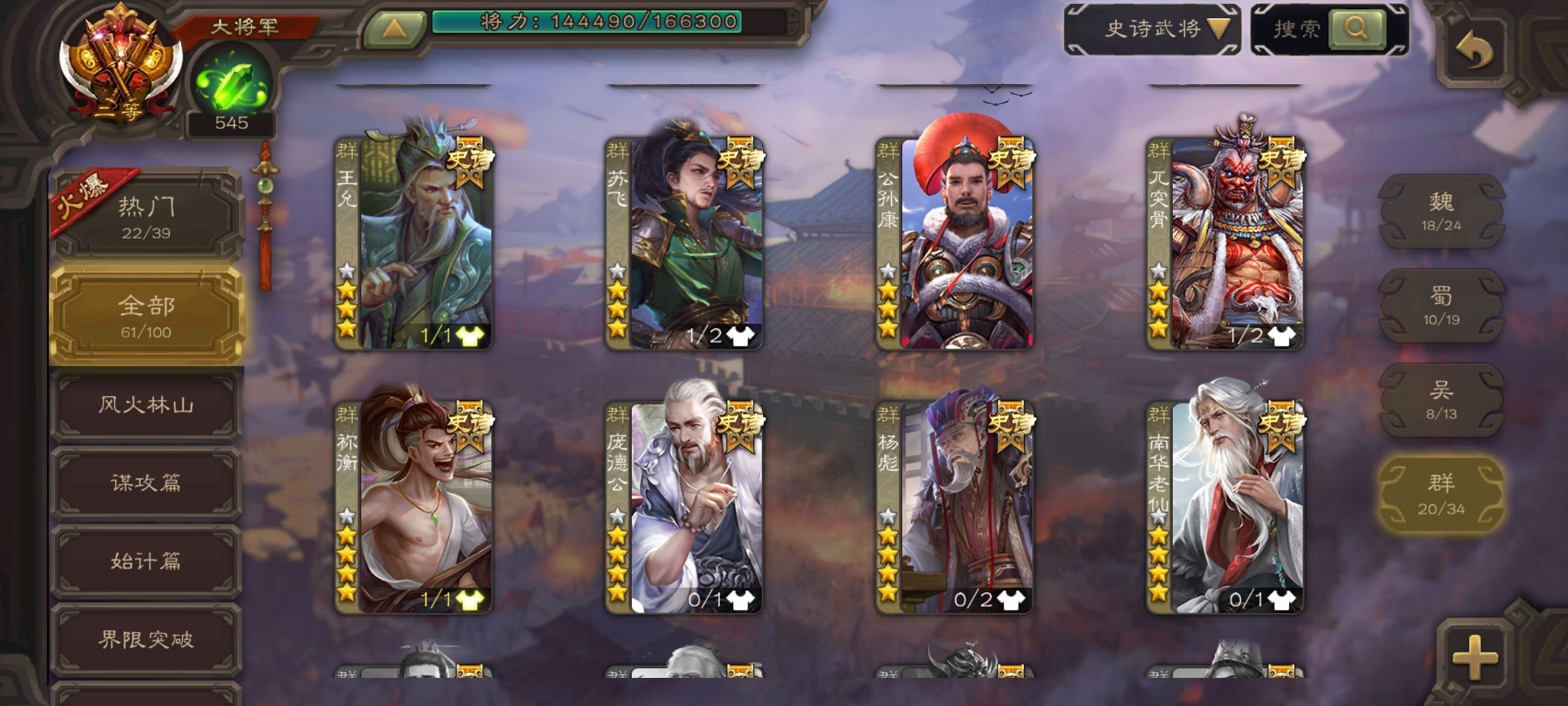The height and width of the screenshot is (706, 1568).
Task: Open the 搜索 search button
Action: point(1330,29)
